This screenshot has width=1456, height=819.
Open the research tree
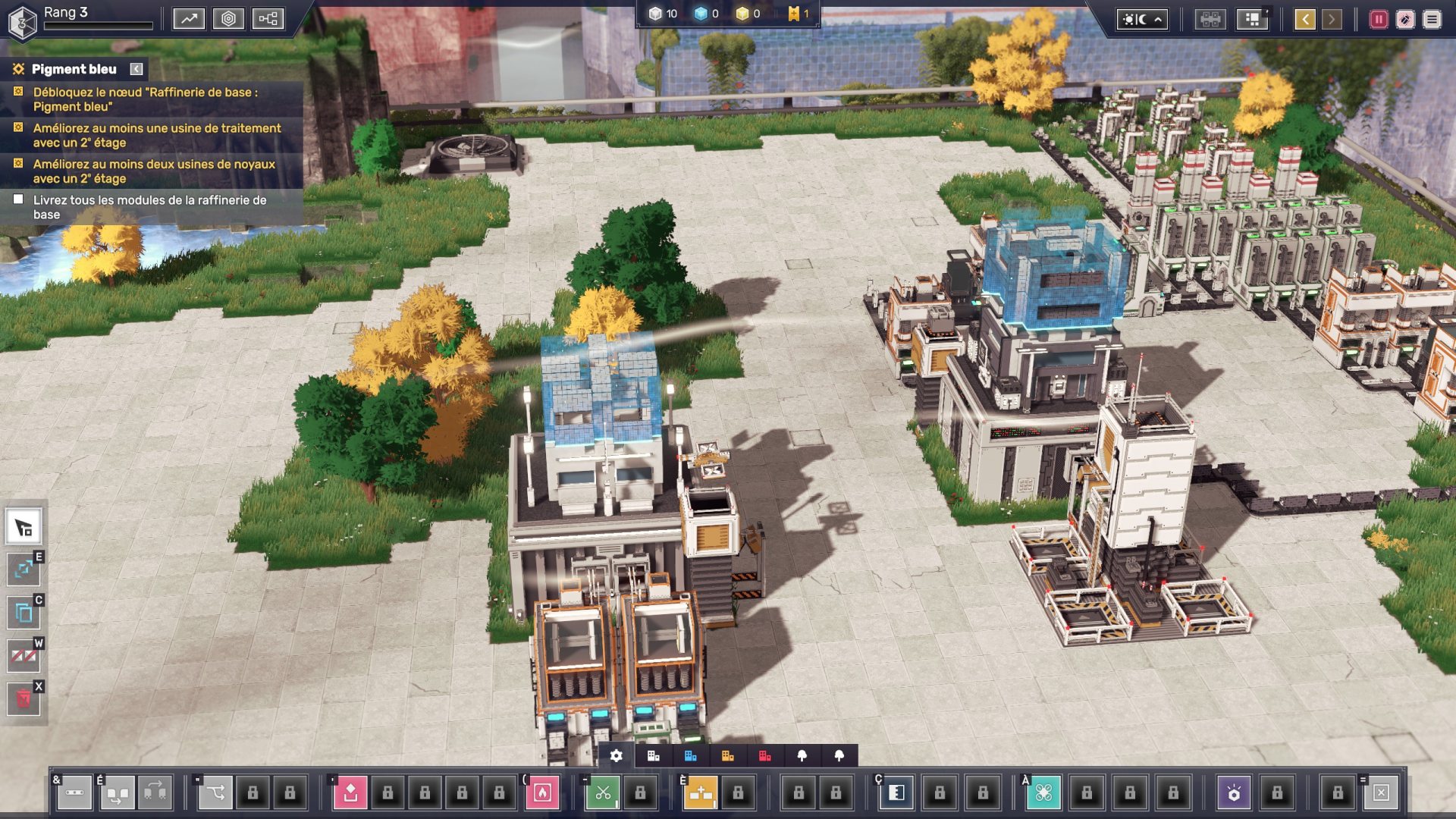pyautogui.click(x=268, y=18)
